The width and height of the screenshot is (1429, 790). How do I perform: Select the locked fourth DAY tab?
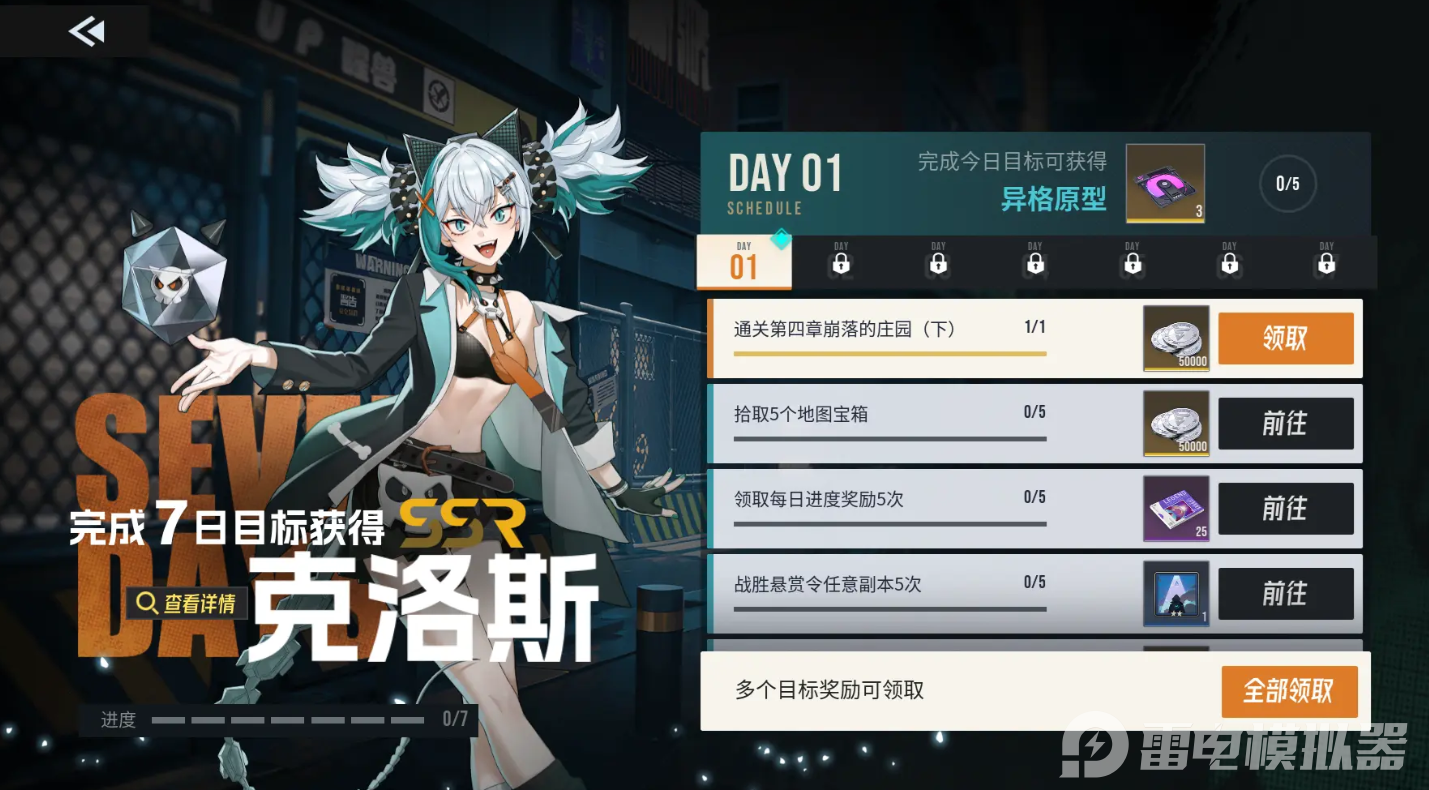pyautogui.click(x=1034, y=262)
